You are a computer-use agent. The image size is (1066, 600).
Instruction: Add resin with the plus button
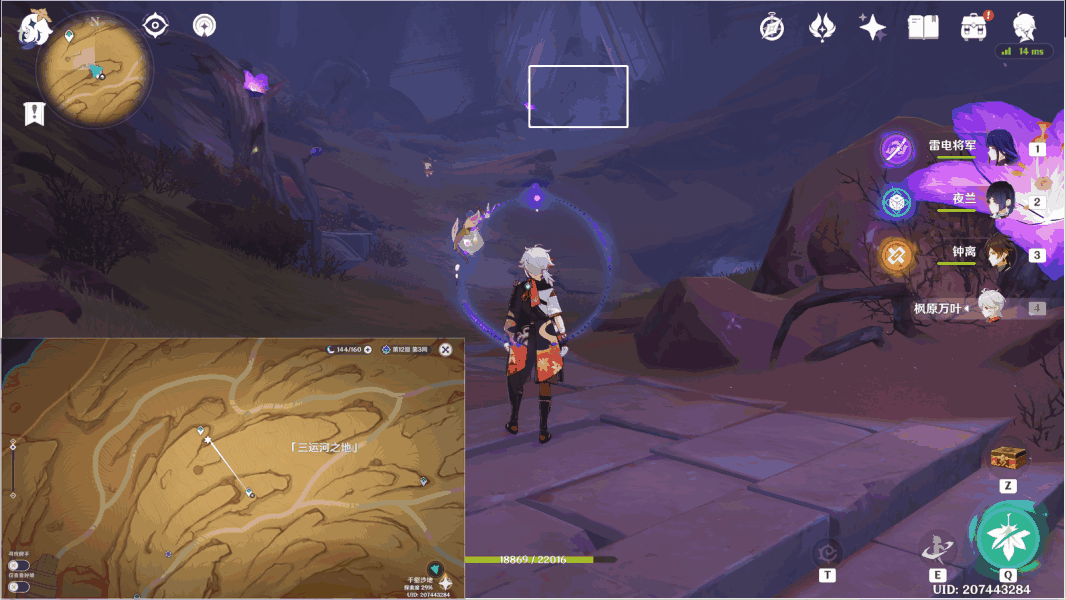tap(368, 349)
